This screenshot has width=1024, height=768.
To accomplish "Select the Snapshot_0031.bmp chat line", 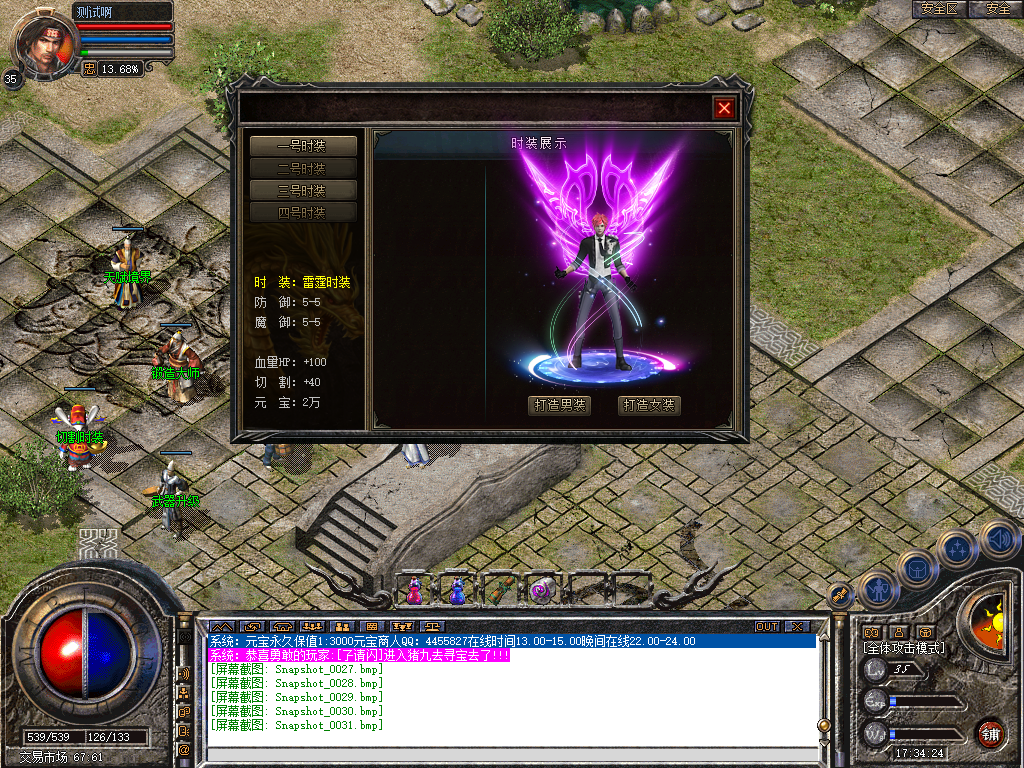I will pos(296,725).
